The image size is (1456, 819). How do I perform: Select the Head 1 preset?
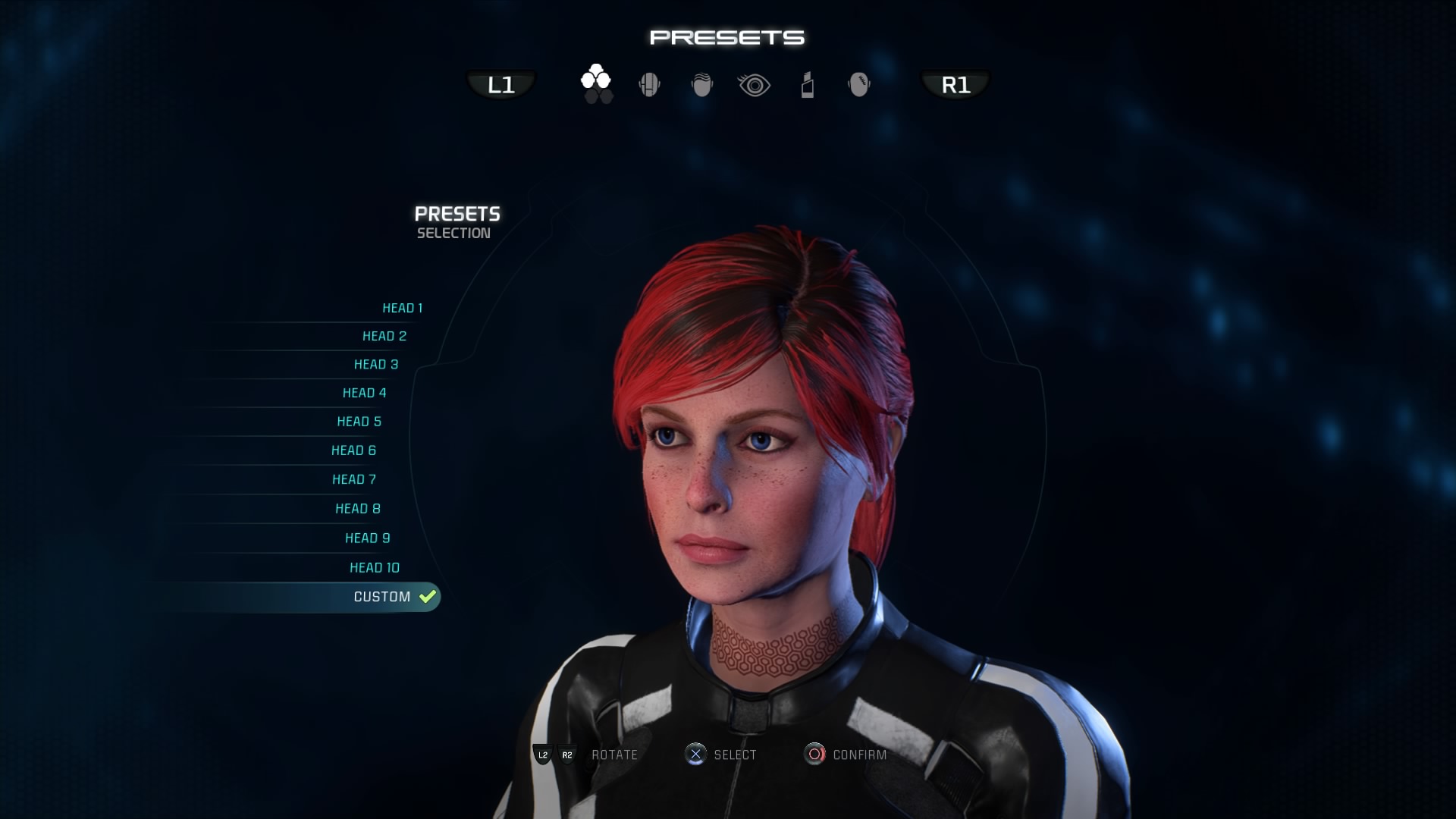(402, 308)
